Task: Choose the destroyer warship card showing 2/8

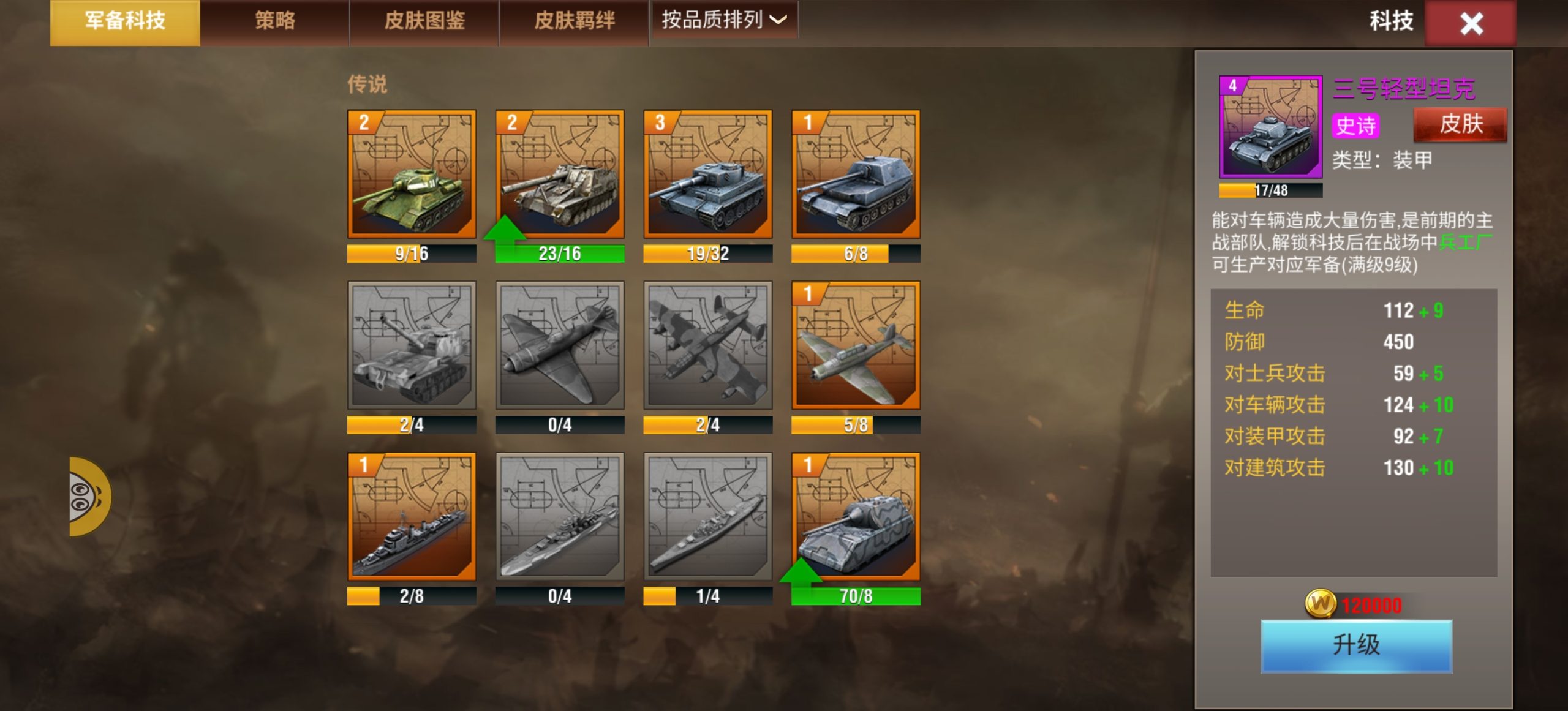Action: tap(412, 517)
